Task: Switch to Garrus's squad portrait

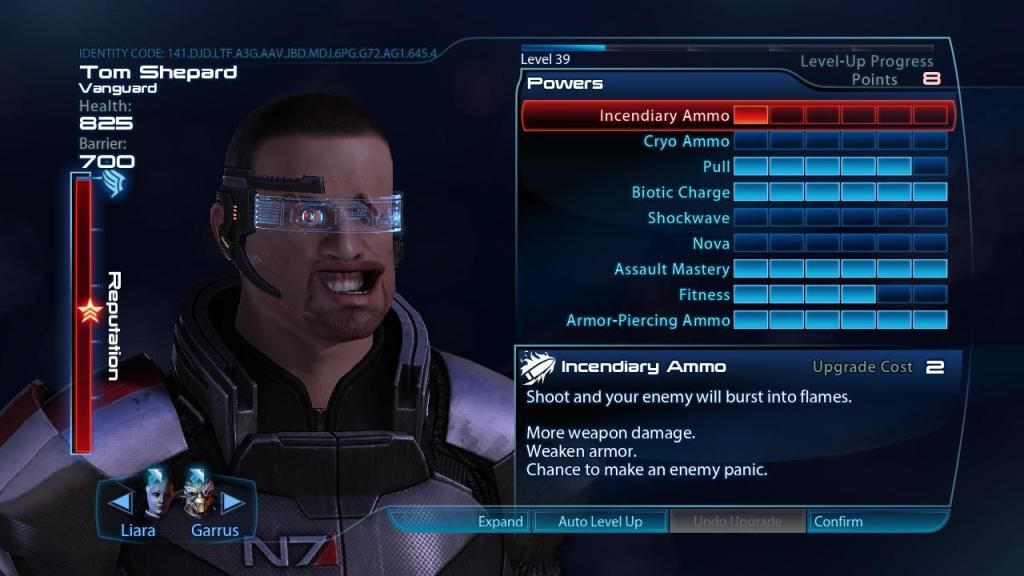Action: 198,492
